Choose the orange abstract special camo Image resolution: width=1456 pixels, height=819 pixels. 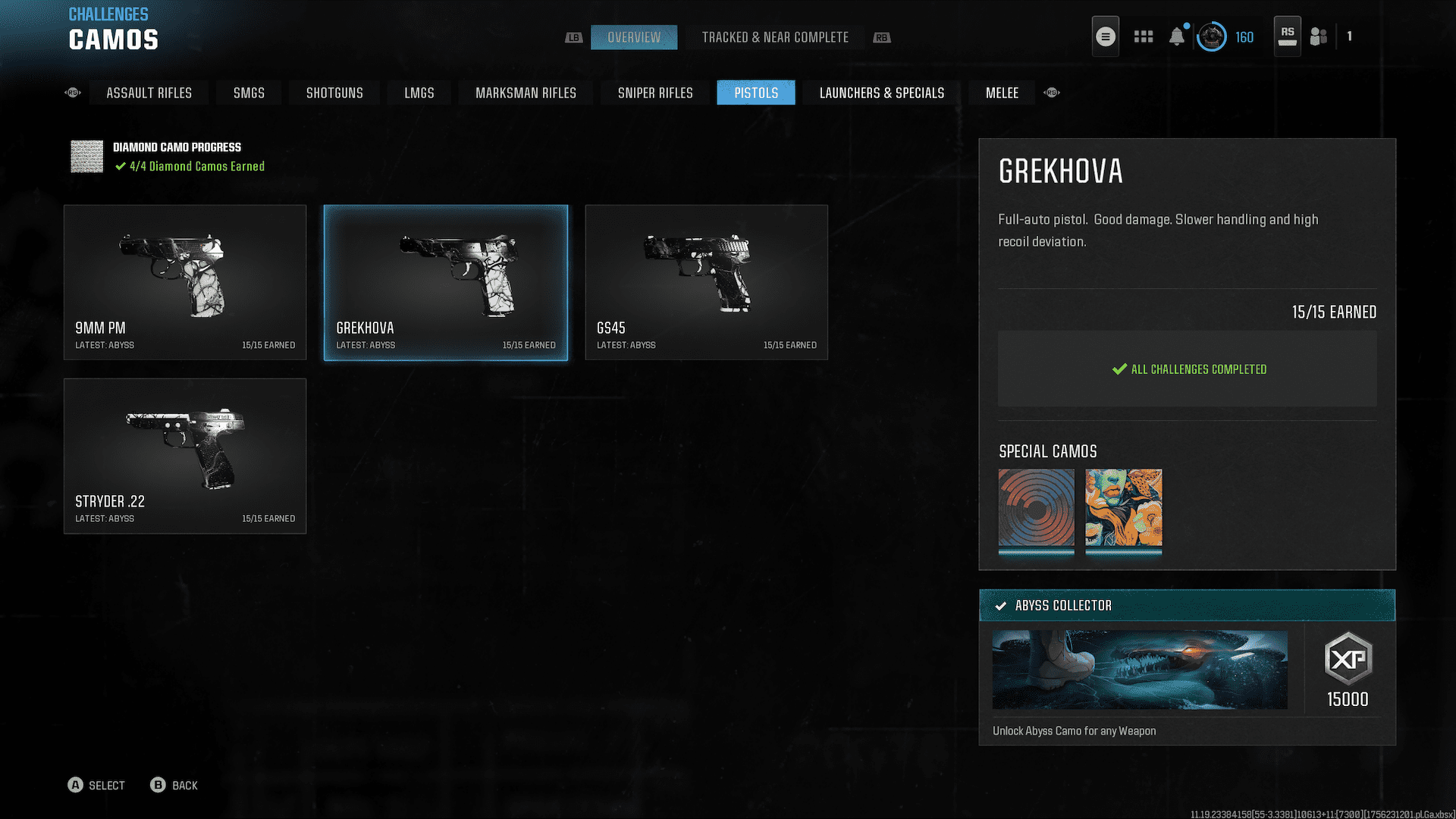[x=1123, y=507]
